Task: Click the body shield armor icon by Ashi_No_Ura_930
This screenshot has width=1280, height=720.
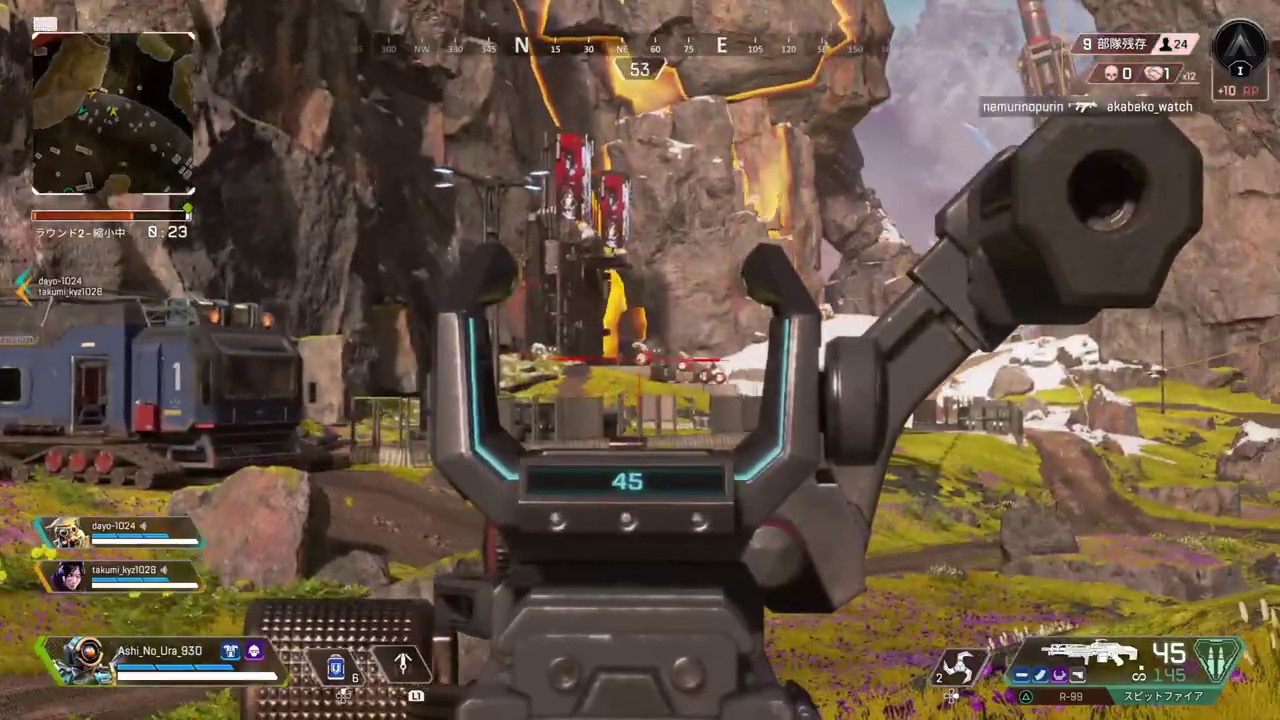Action: click(x=230, y=651)
